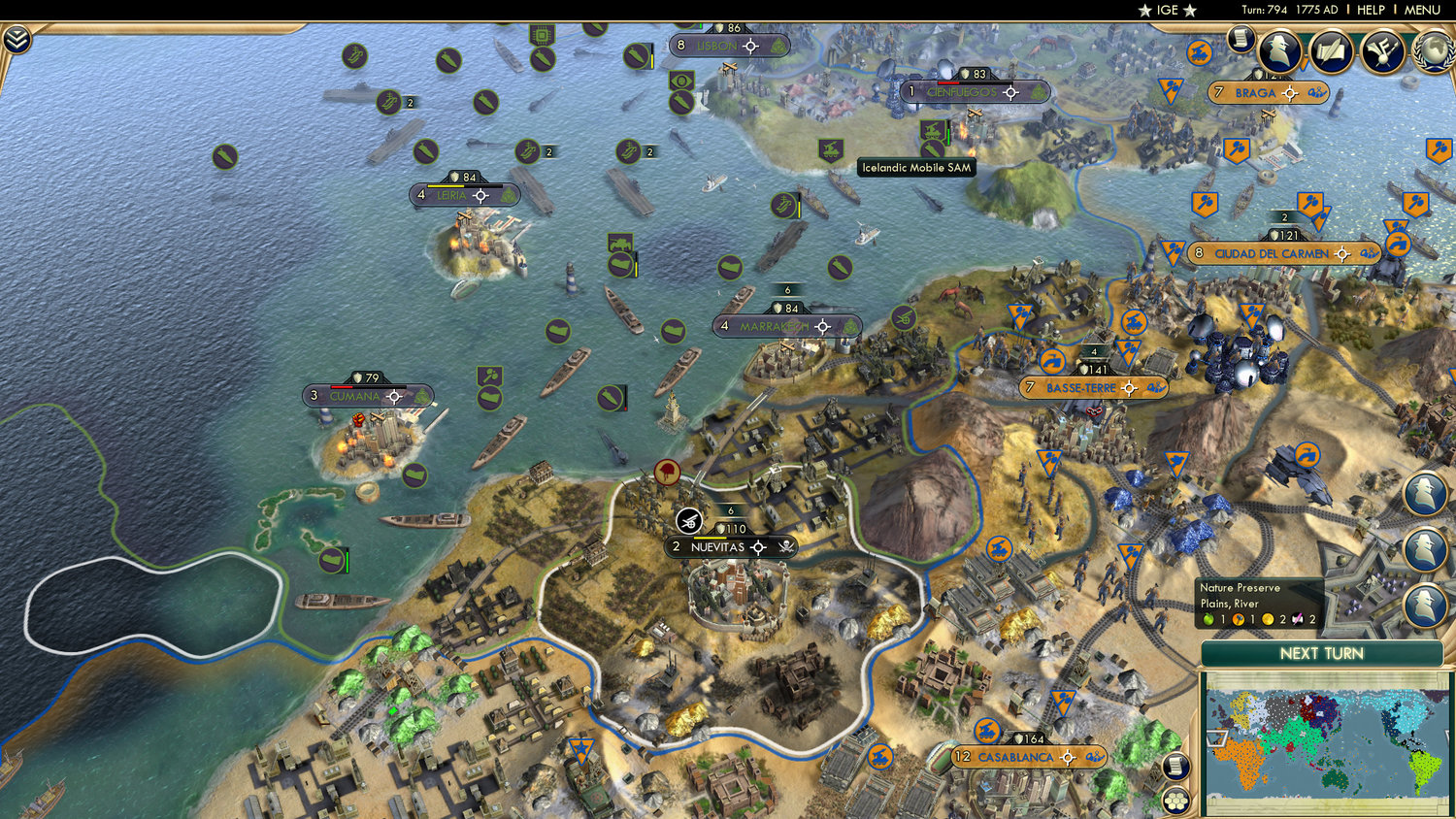
Task: Open the MENU
Action: [x=1421, y=10]
